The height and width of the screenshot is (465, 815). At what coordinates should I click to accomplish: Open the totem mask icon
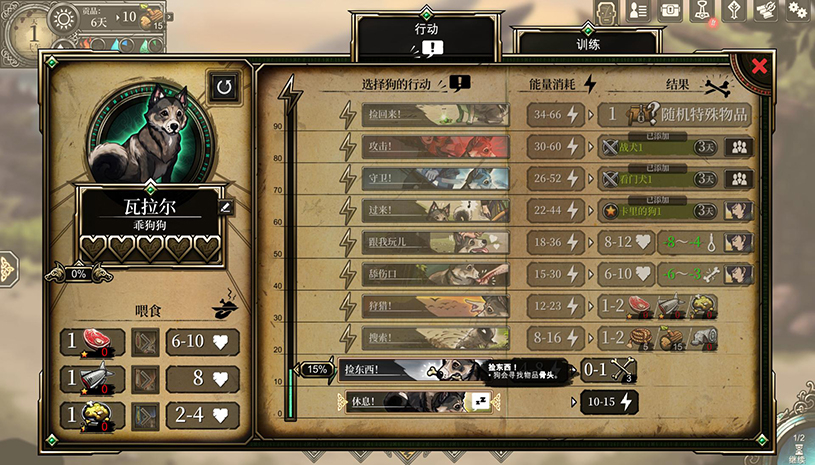point(606,11)
